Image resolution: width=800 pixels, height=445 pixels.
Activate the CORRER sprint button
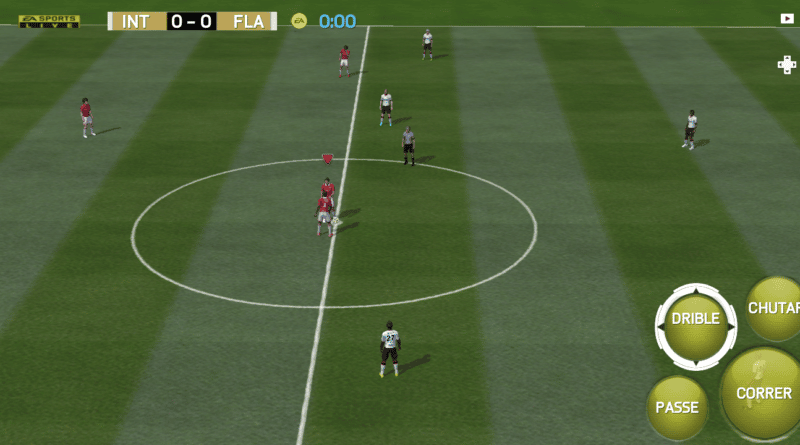(765, 392)
